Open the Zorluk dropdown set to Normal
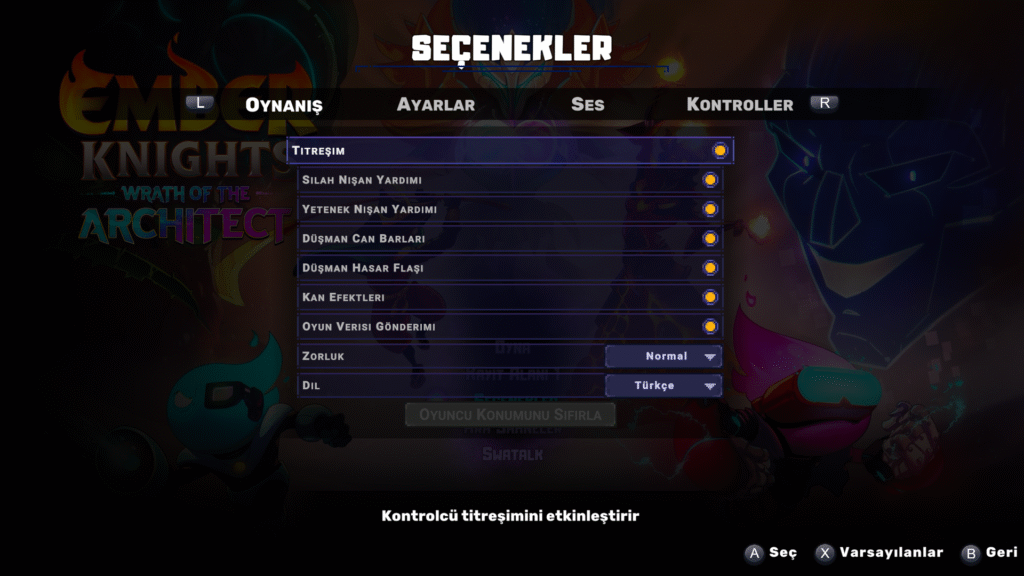The image size is (1024, 576). point(663,356)
